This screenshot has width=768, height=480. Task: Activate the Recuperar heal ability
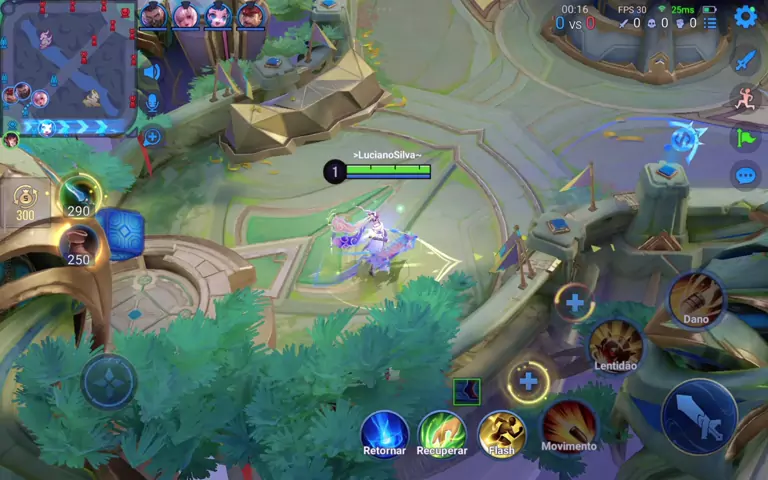click(442, 433)
